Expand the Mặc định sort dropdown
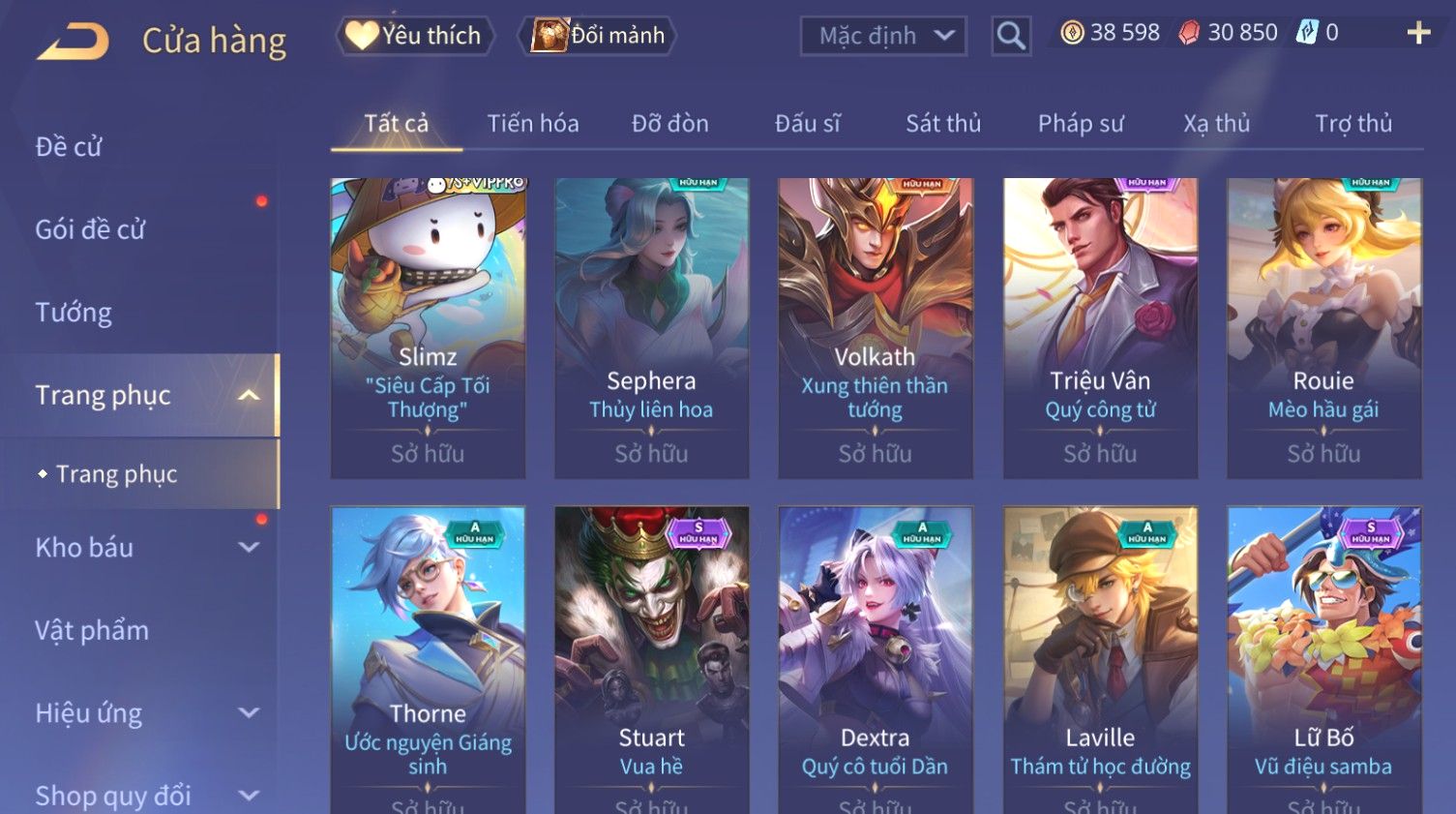The image size is (1456, 814). pos(883,36)
